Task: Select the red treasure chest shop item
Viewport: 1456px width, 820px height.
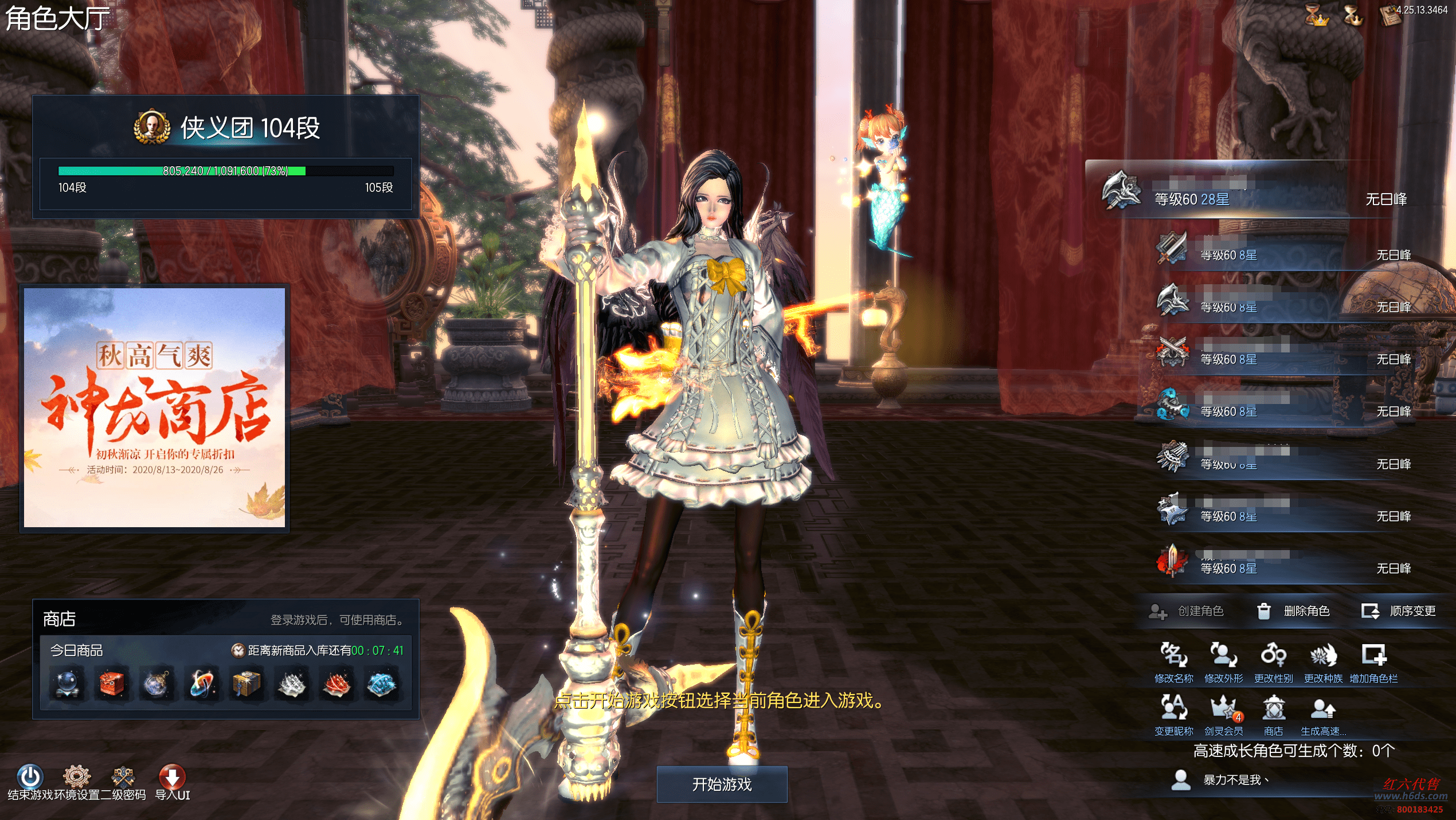Action: click(x=112, y=684)
